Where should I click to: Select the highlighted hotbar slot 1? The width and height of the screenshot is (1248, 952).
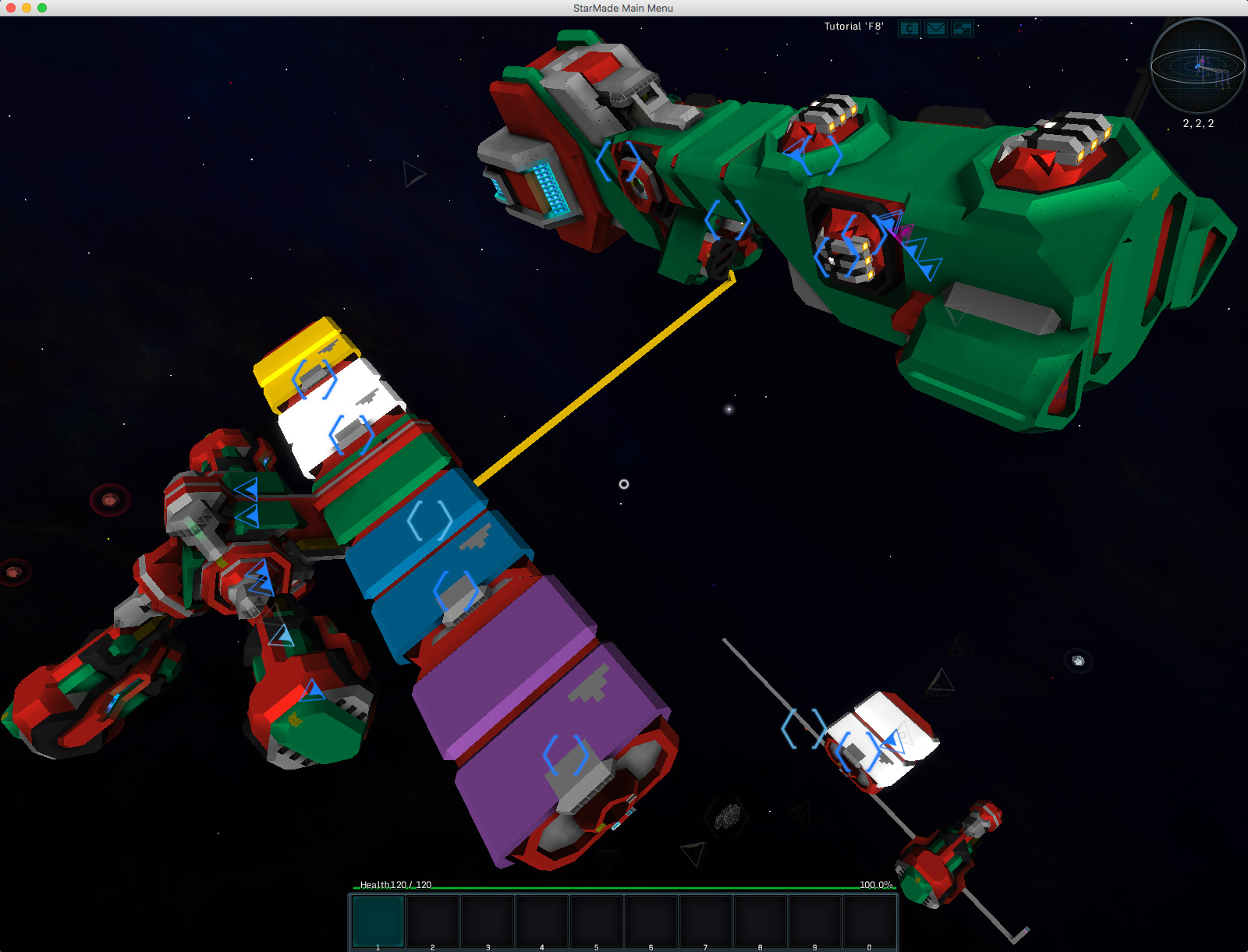tap(378, 921)
